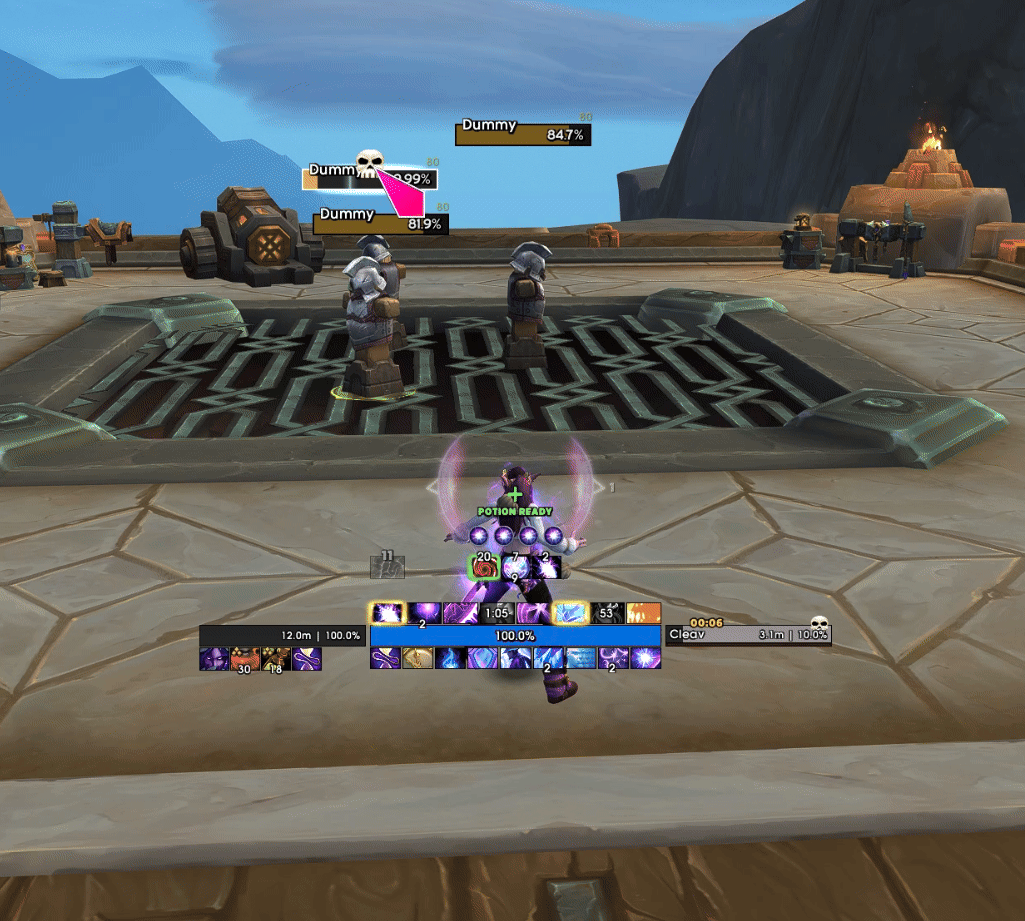Screen dimensions: 1025x921
Task: Activate the golden ability icon in the bottom row
Action: 417,658
